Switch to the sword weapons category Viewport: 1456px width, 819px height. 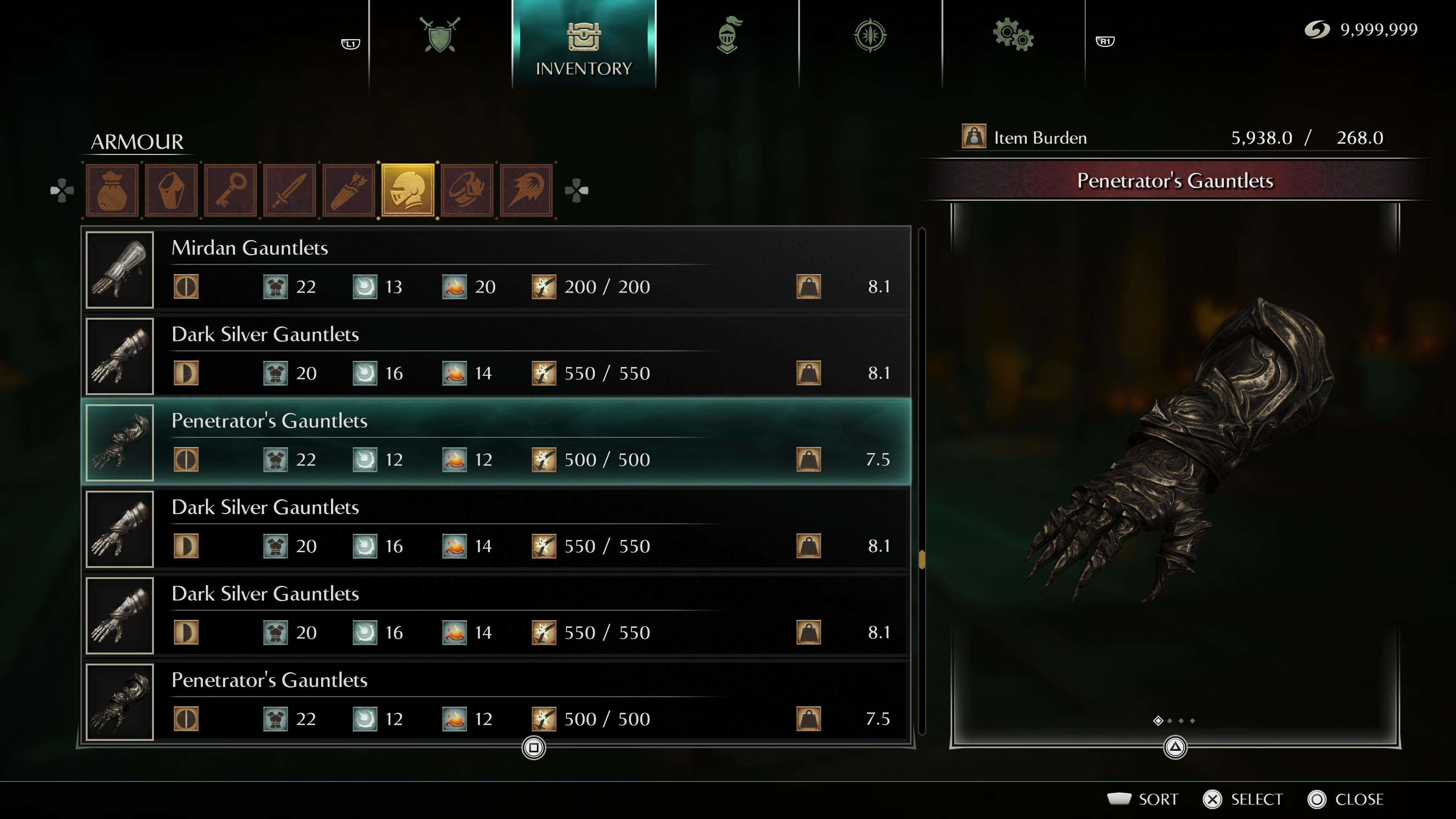[290, 190]
